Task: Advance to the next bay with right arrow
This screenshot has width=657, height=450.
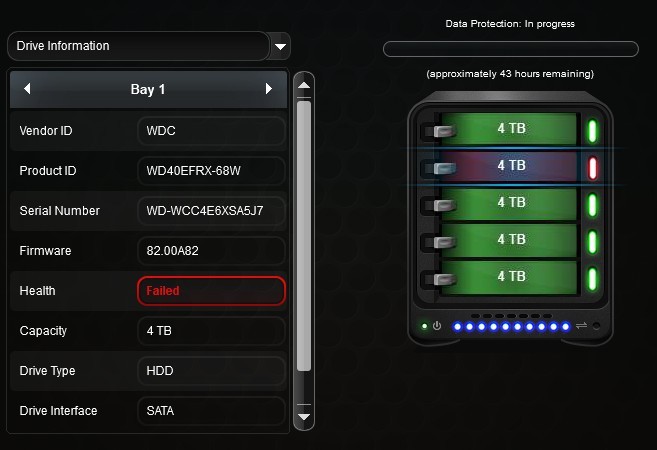Action: (x=268, y=90)
